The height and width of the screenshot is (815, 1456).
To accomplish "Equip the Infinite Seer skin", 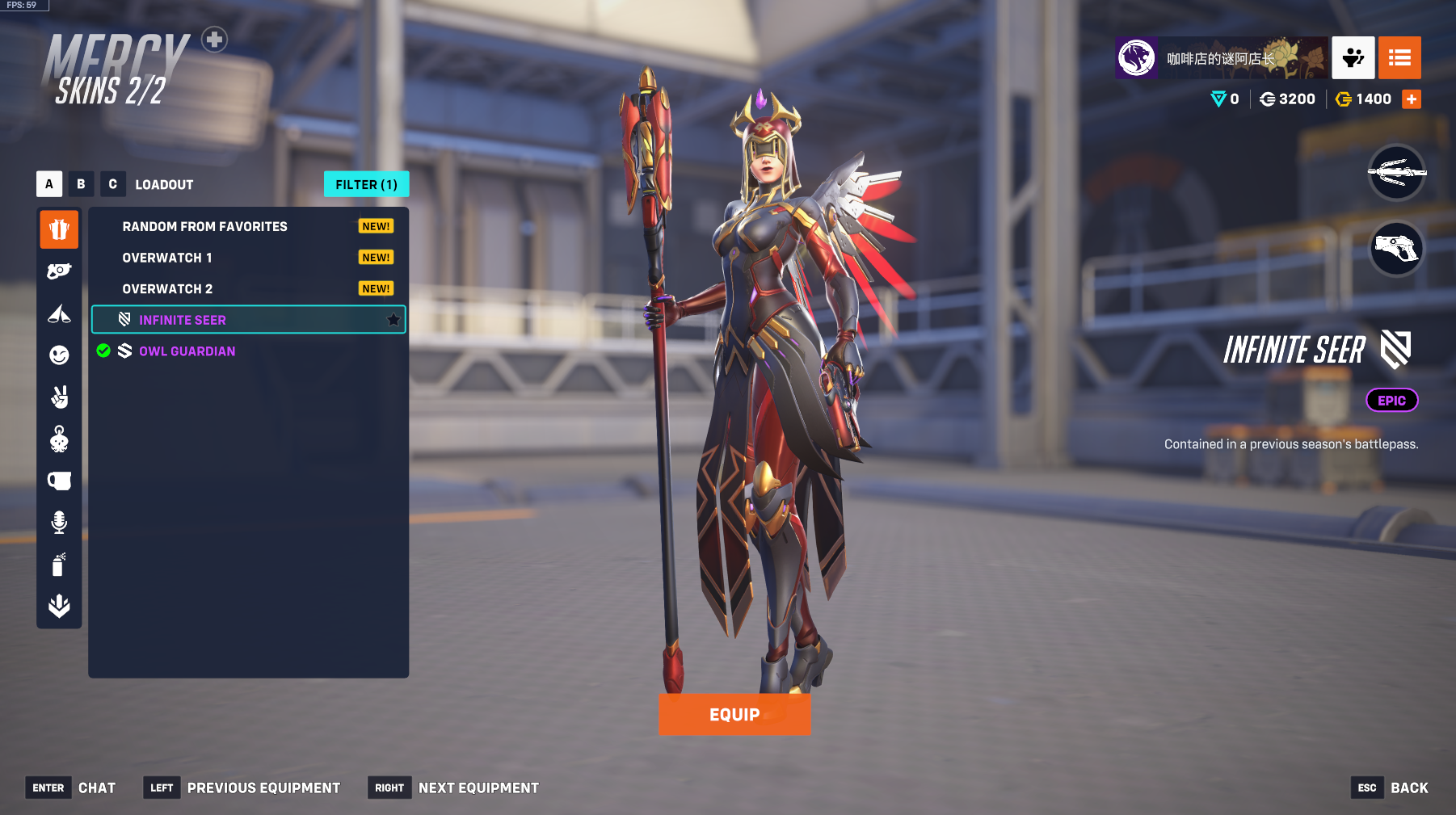I will point(734,715).
